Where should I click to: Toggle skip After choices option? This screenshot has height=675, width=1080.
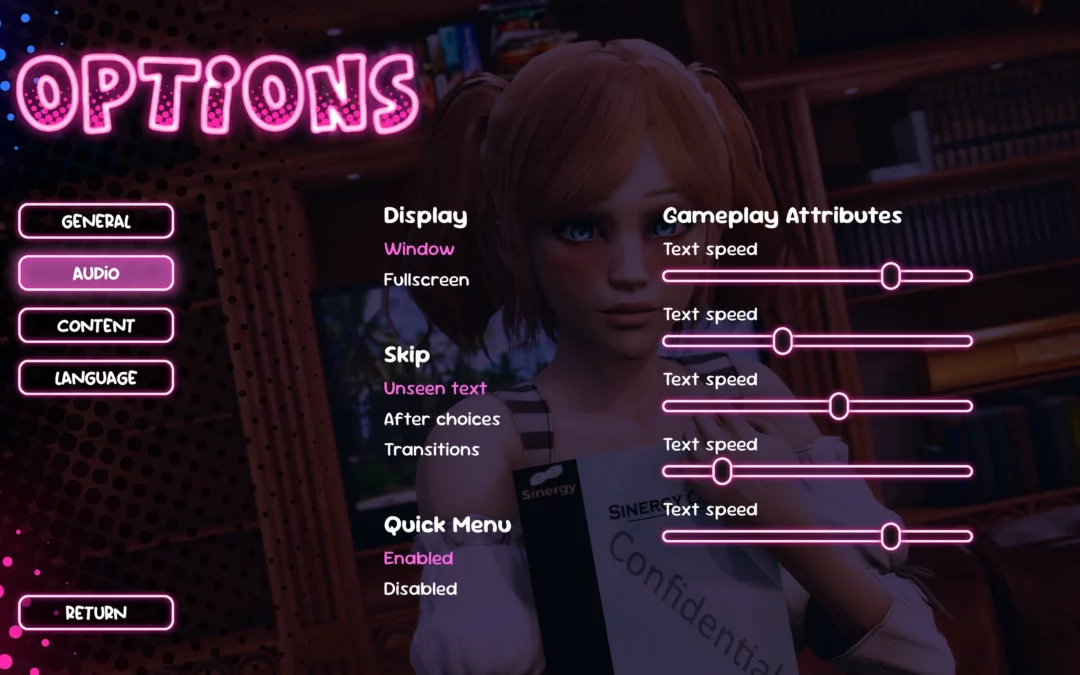(x=442, y=419)
